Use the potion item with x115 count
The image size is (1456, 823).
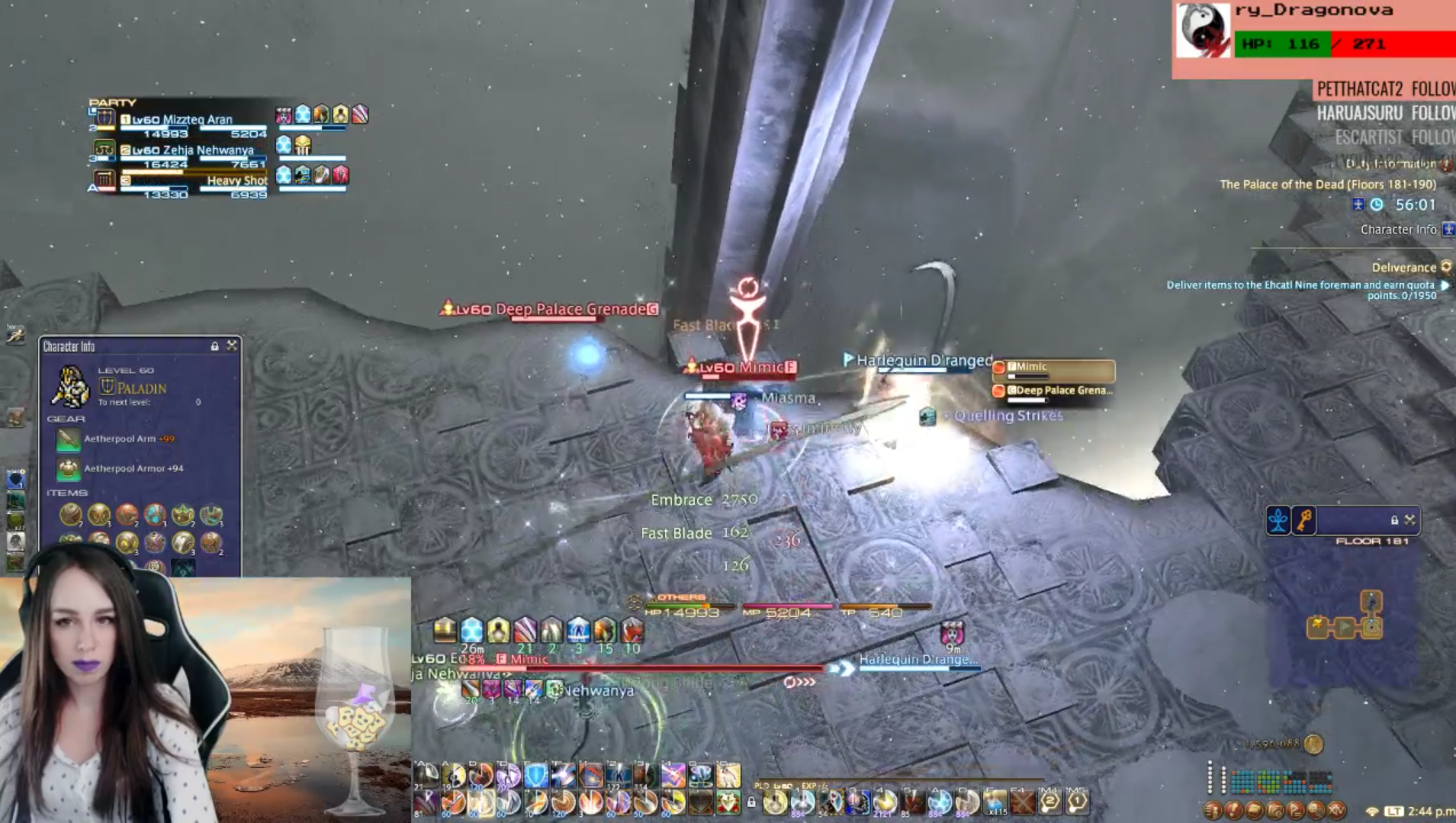click(x=995, y=802)
